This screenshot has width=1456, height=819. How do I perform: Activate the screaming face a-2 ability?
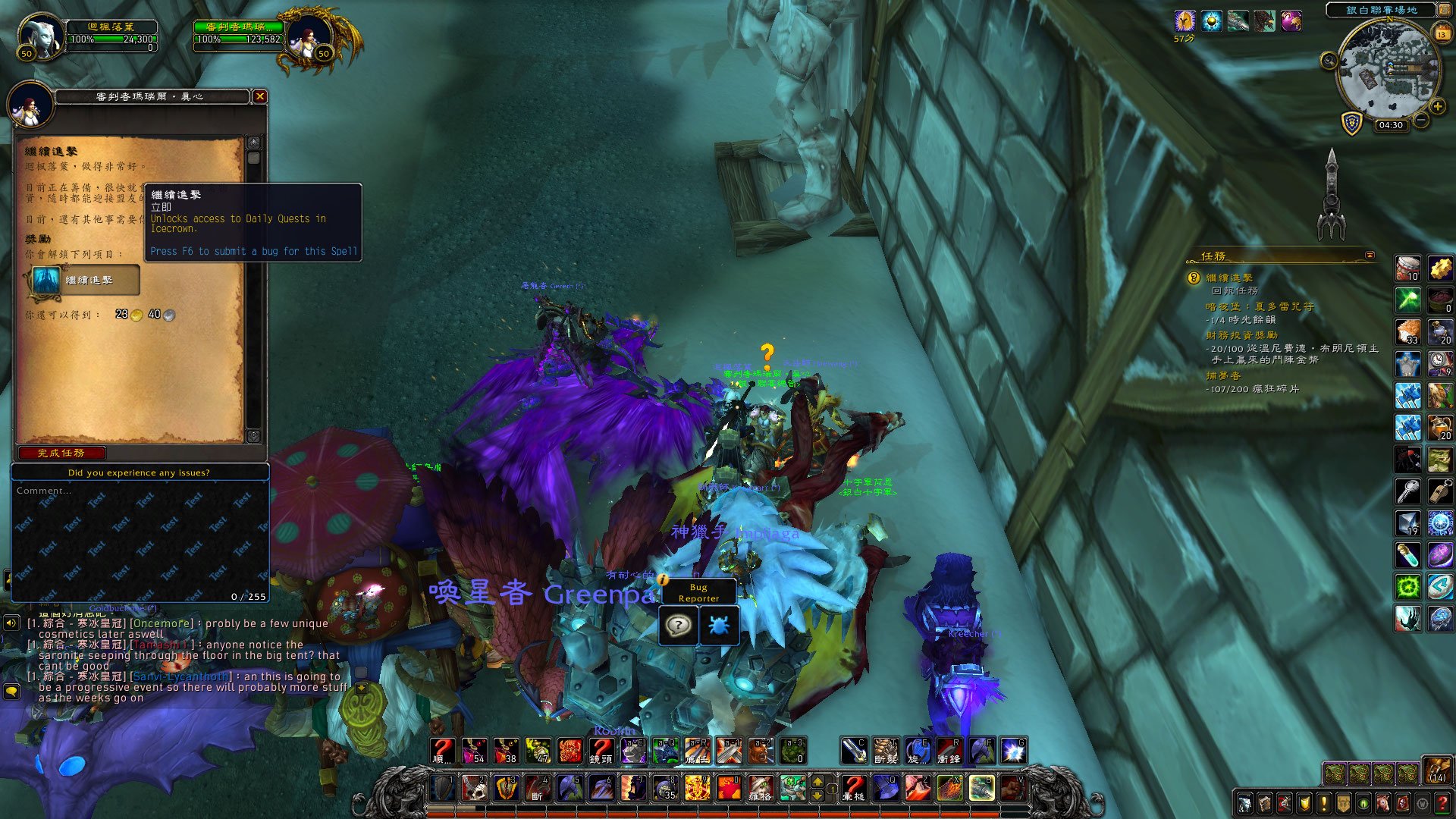coord(761,751)
